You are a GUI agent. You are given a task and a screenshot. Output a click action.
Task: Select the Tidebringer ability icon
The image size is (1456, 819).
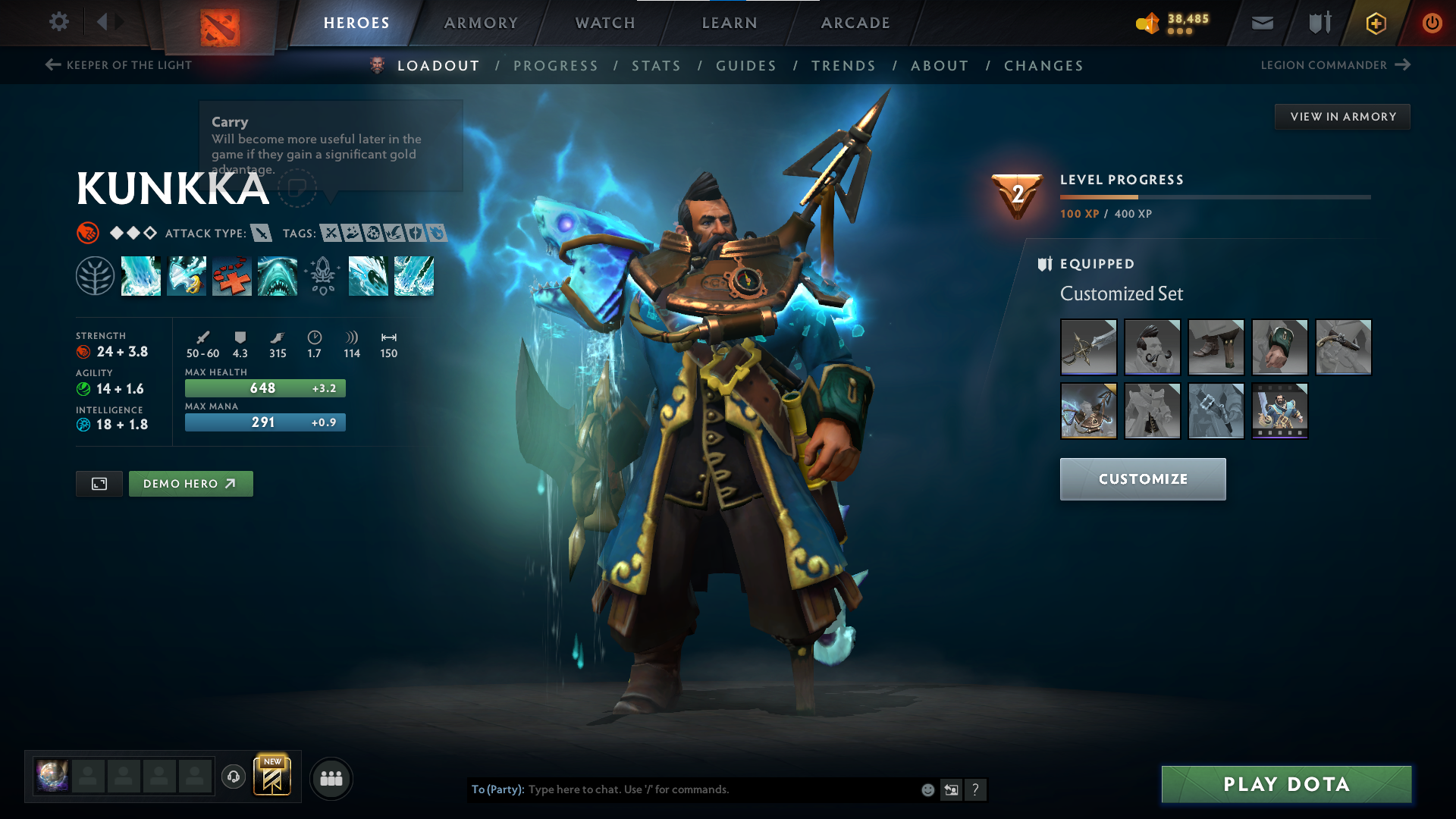[187, 276]
